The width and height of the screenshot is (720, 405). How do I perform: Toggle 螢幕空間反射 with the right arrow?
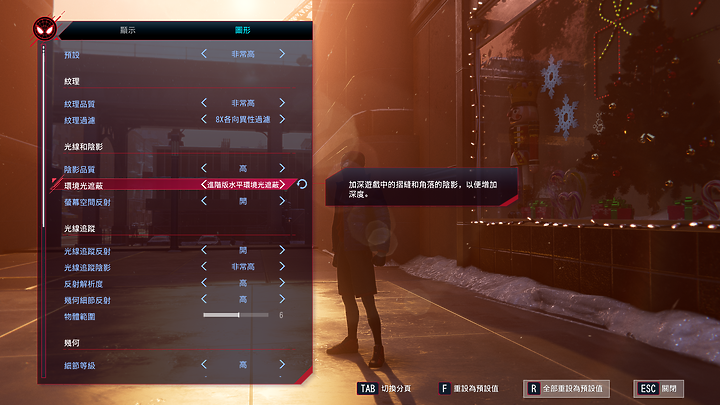tap(282, 201)
